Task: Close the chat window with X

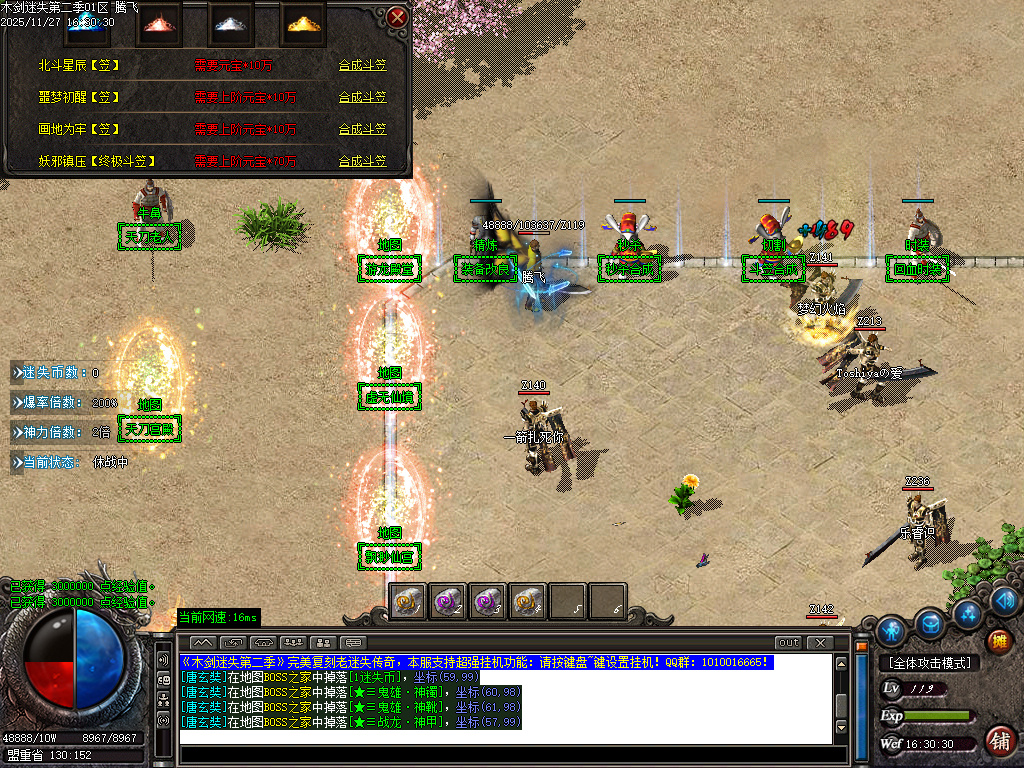Action: click(x=820, y=642)
